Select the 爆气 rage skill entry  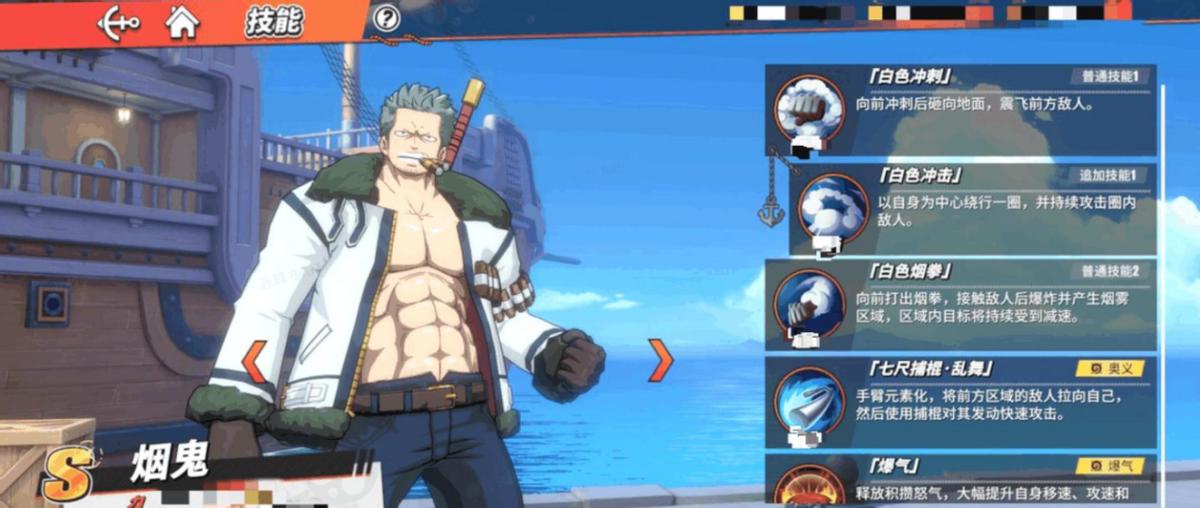point(961,480)
